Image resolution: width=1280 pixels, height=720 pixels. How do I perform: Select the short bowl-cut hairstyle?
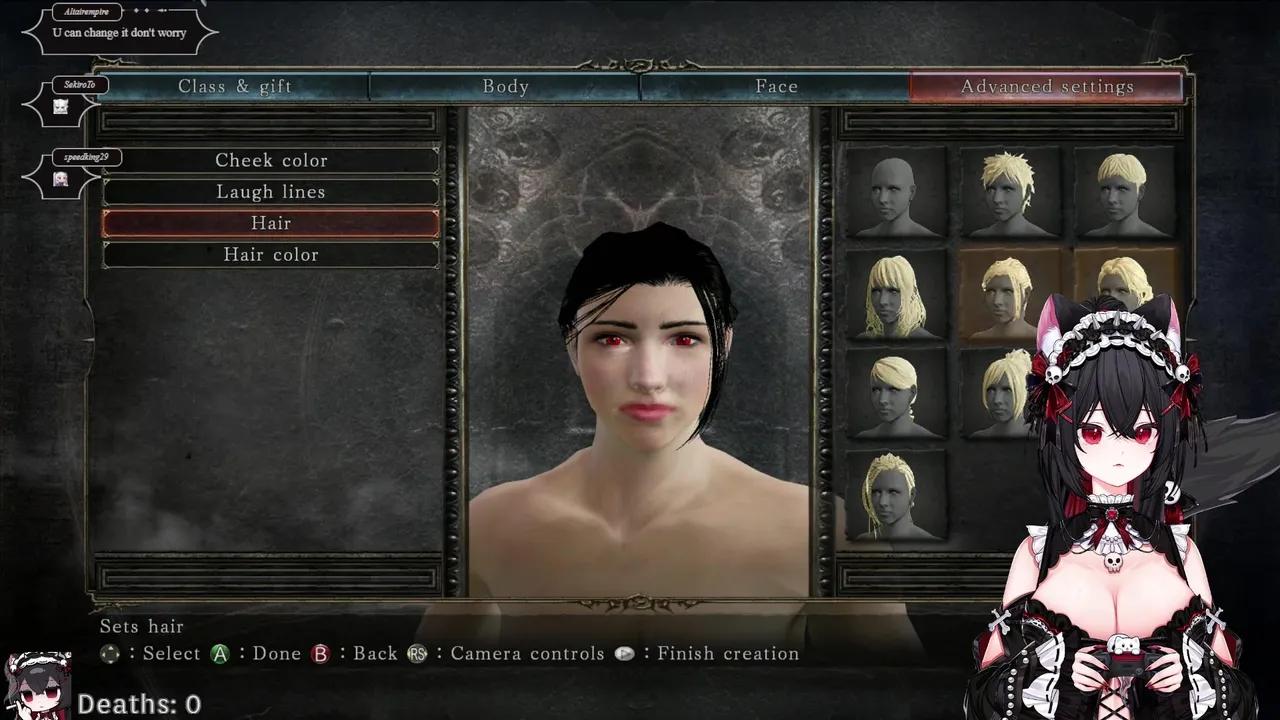pyautogui.click(x=1123, y=193)
